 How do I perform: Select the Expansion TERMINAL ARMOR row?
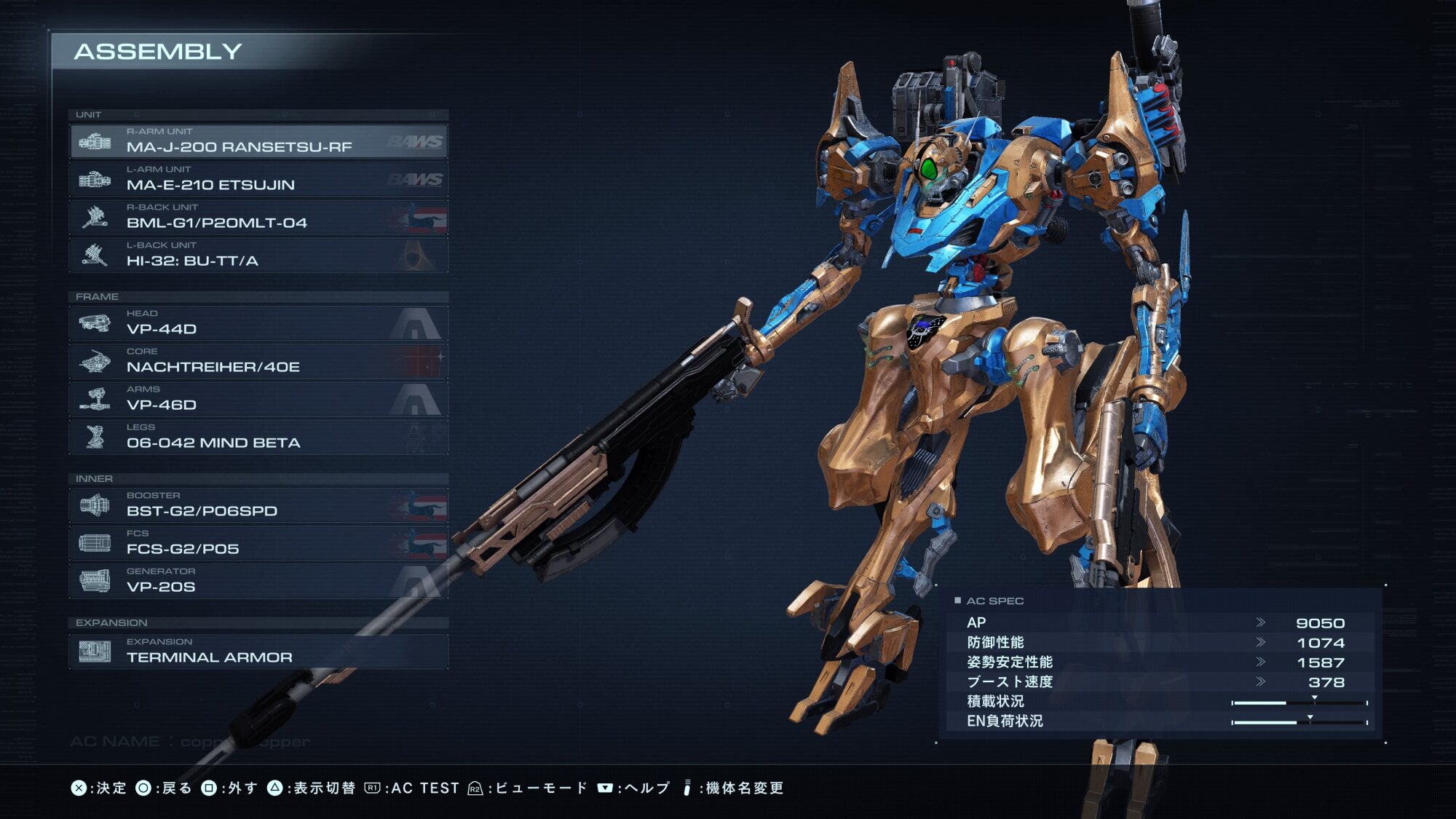pyautogui.click(x=258, y=652)
